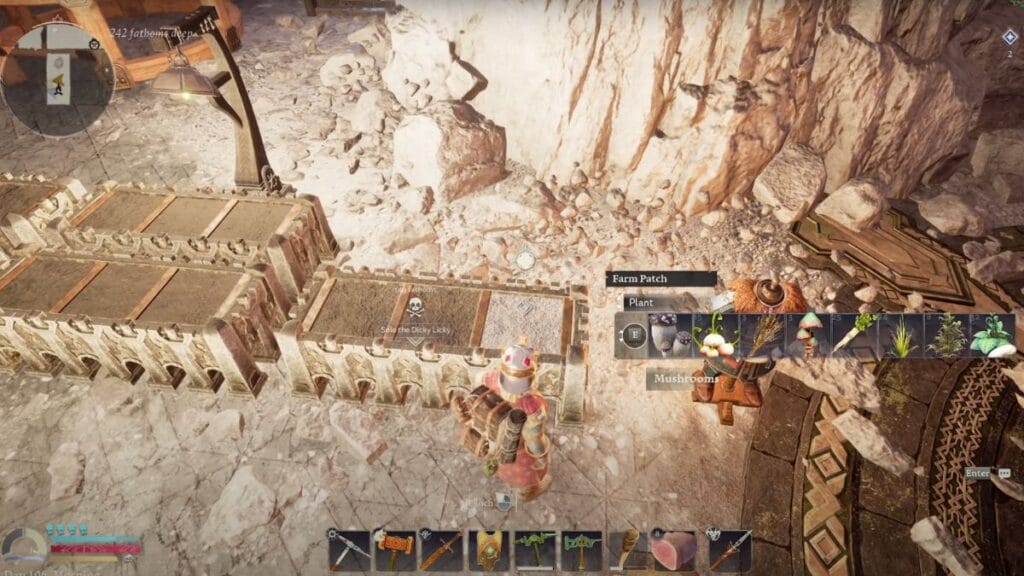This screenshot has width=1024, height=576.
Task: Choose the white bulb sprout with curly vines
Action: click(x=715, y=335)
